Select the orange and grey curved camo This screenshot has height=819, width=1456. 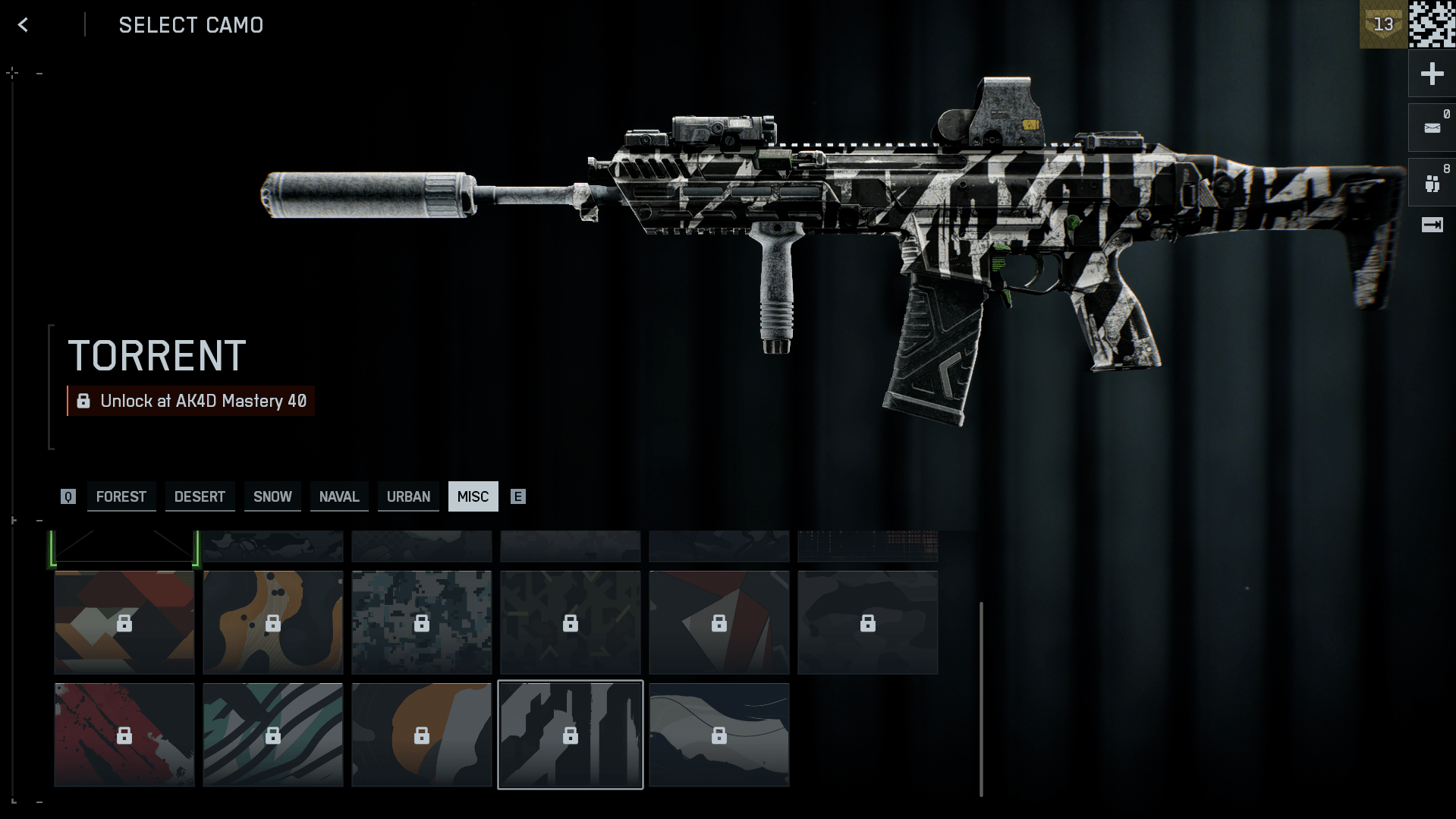tap(422, 735)
